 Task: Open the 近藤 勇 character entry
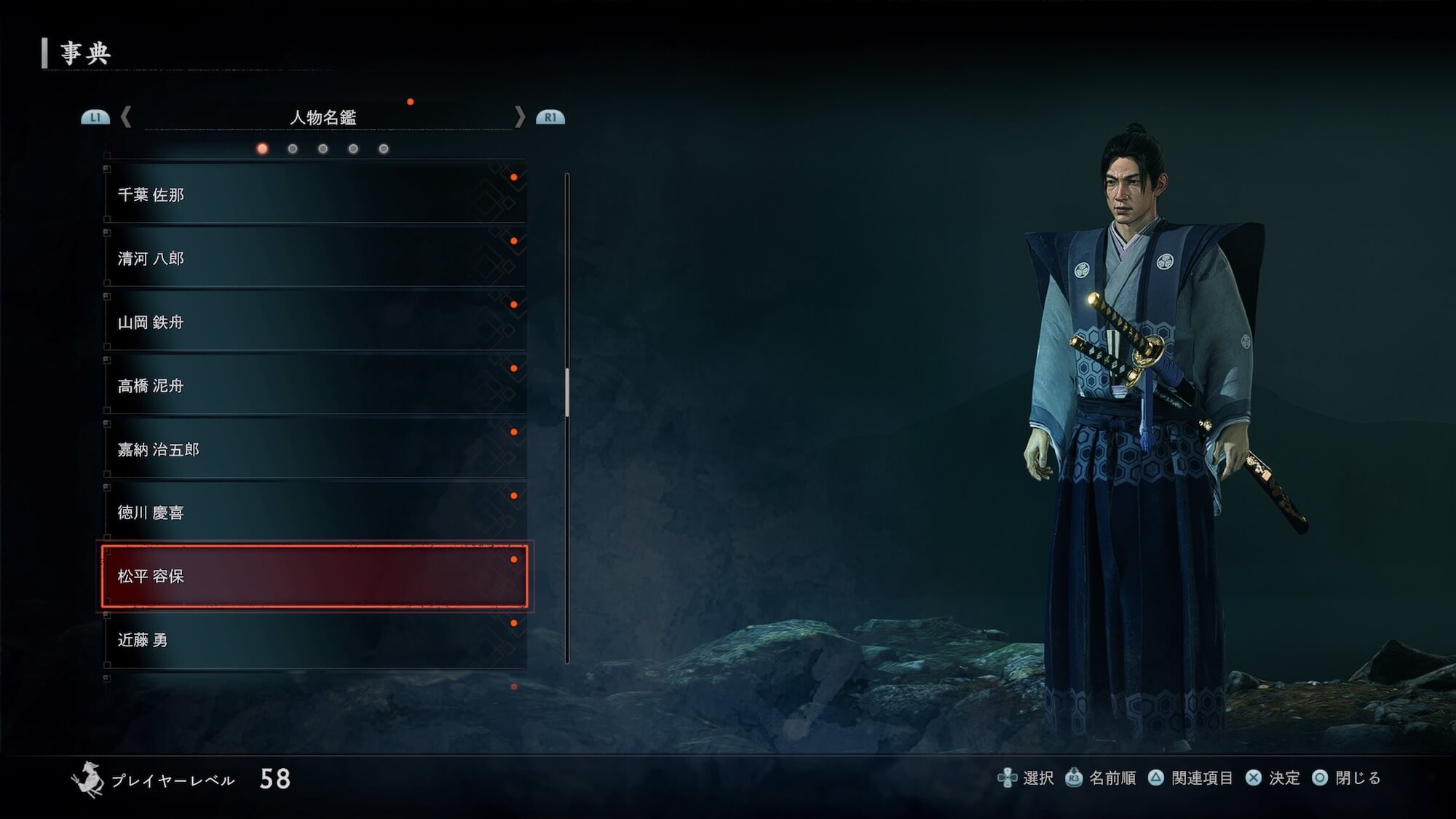coord(314,640)
